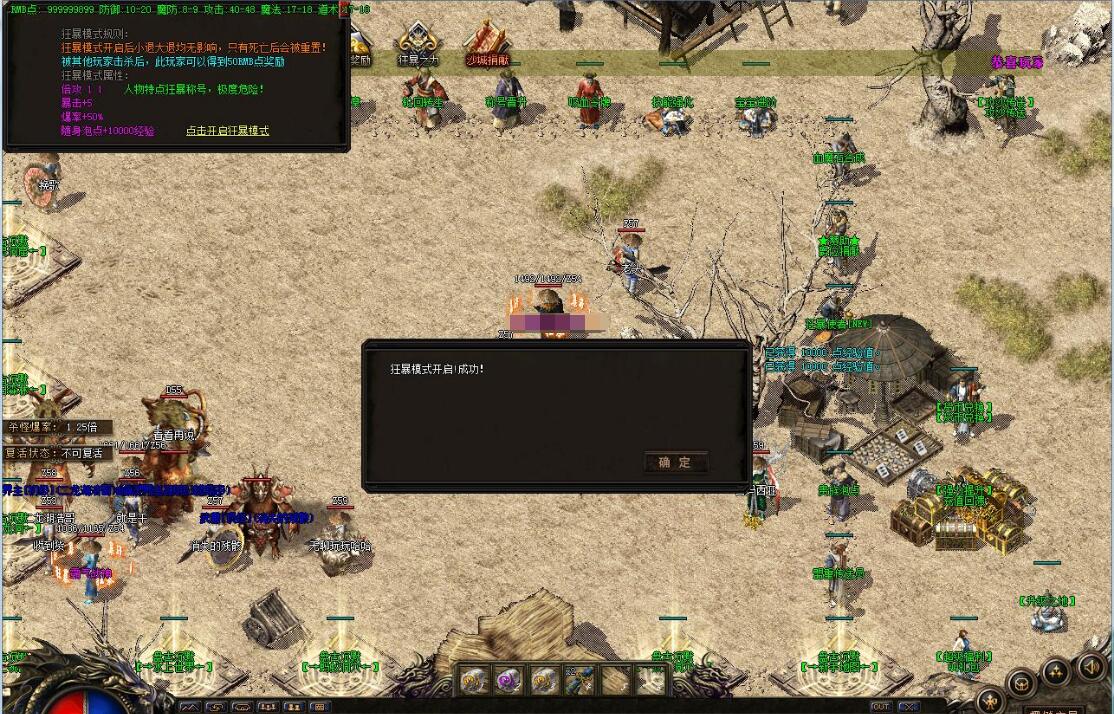The width and height of the screenshot is (1114, 714).
Task: Open the 狂暴之力 top menu icon
Action: 418,42
